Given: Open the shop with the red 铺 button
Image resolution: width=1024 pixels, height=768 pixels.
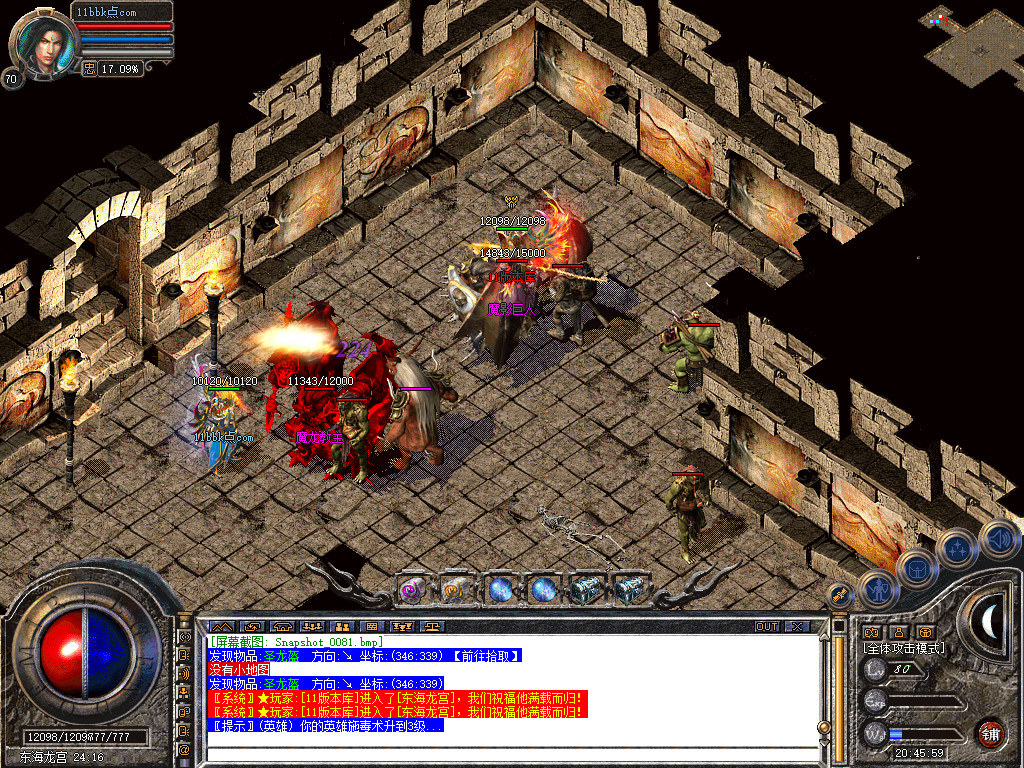Looking at the screenshot, I should click(990, 733).
